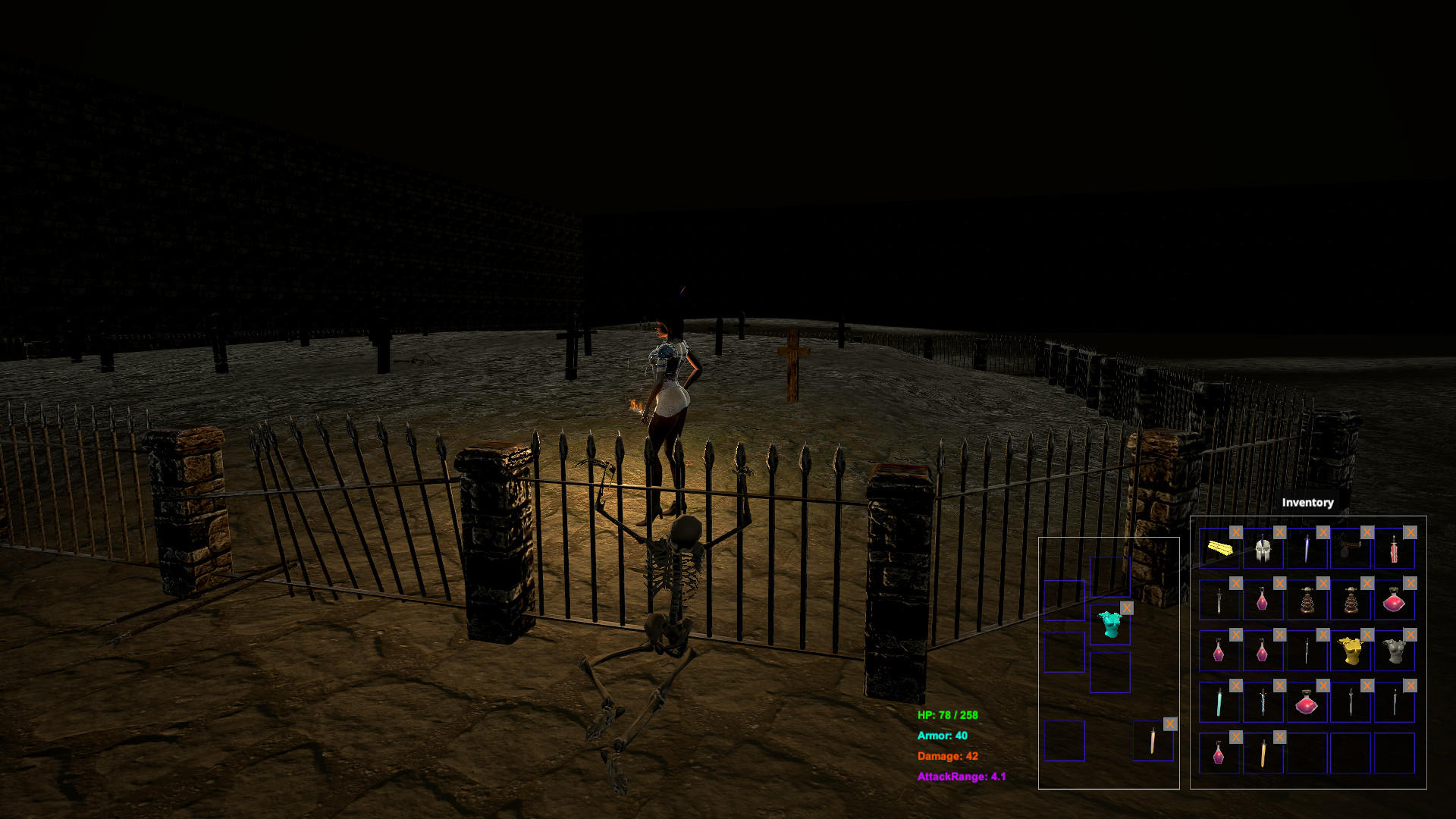Screen dimensions: 1456x819
Task: Select the equipped glowing orange sword
Action: click(1152, 742)
